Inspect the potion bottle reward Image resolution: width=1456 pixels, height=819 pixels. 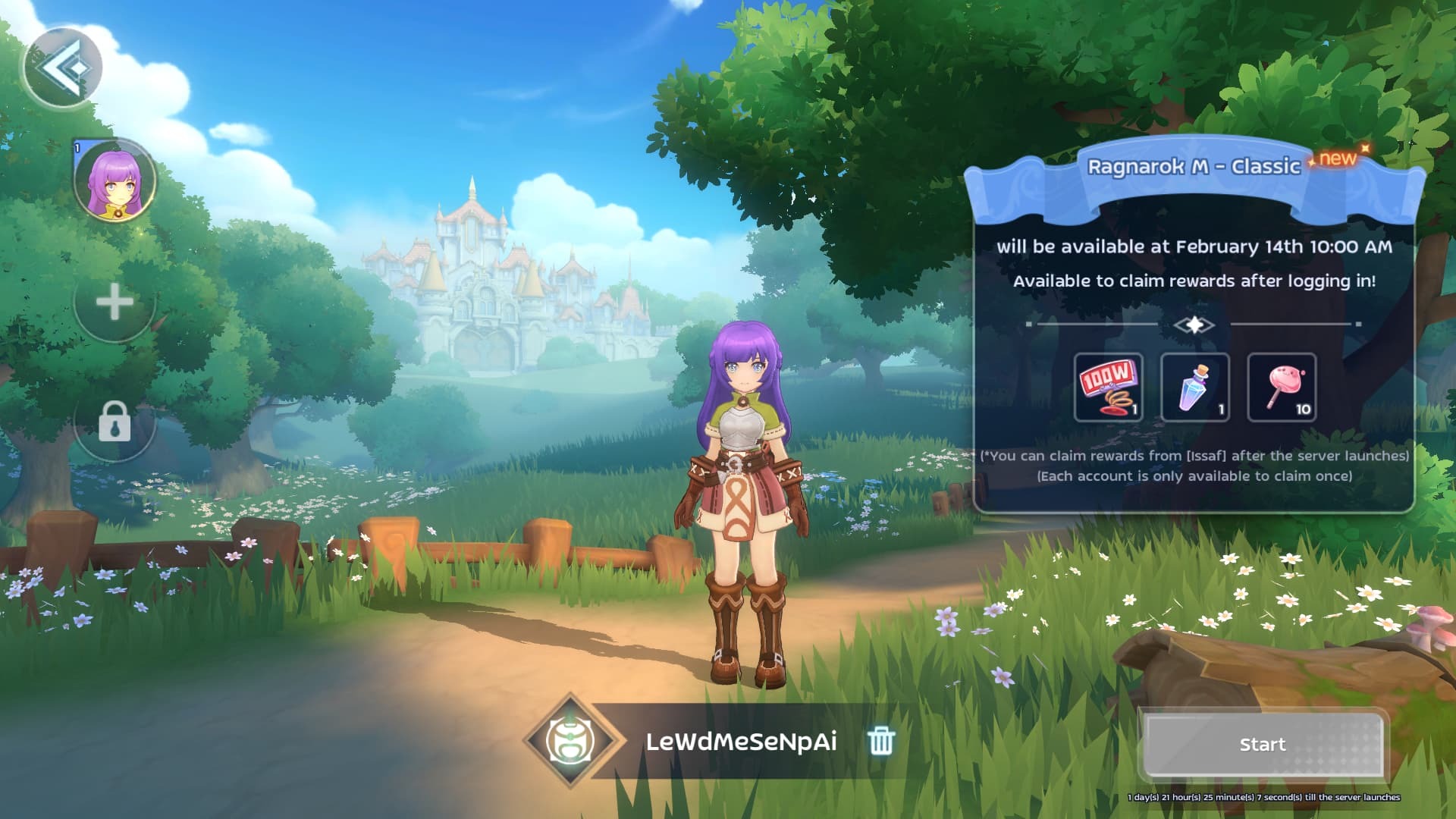tap(1194, 388)
